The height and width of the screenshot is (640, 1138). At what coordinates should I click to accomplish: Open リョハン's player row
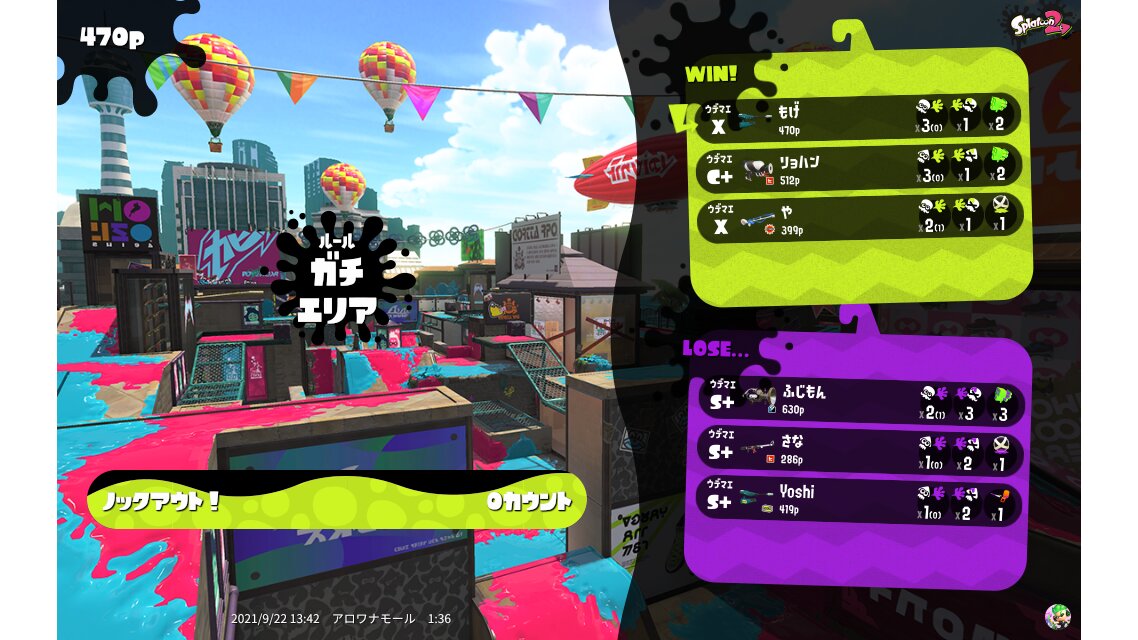860,166
